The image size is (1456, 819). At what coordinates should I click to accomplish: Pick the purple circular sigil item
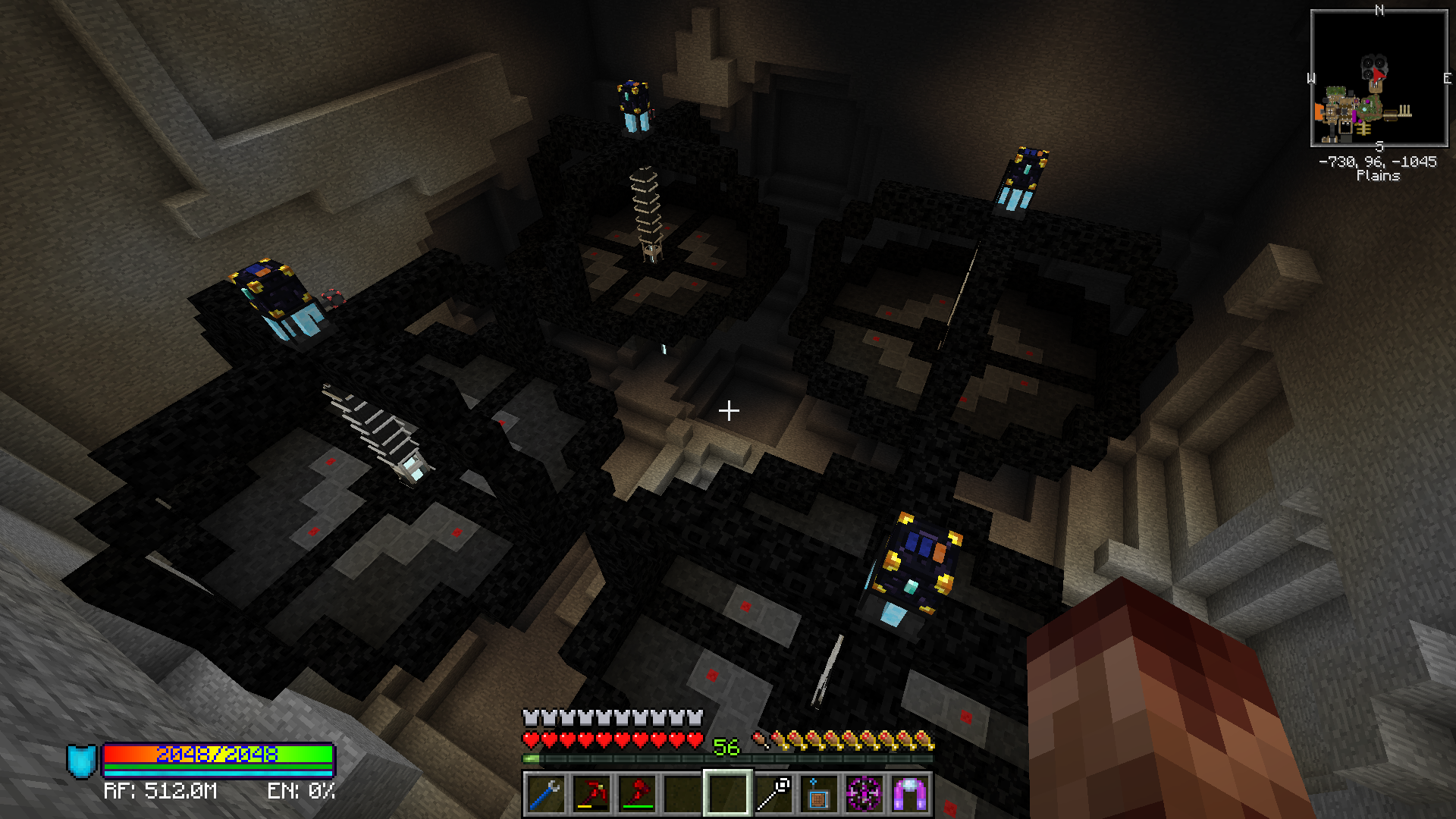(x=864, y=794)
